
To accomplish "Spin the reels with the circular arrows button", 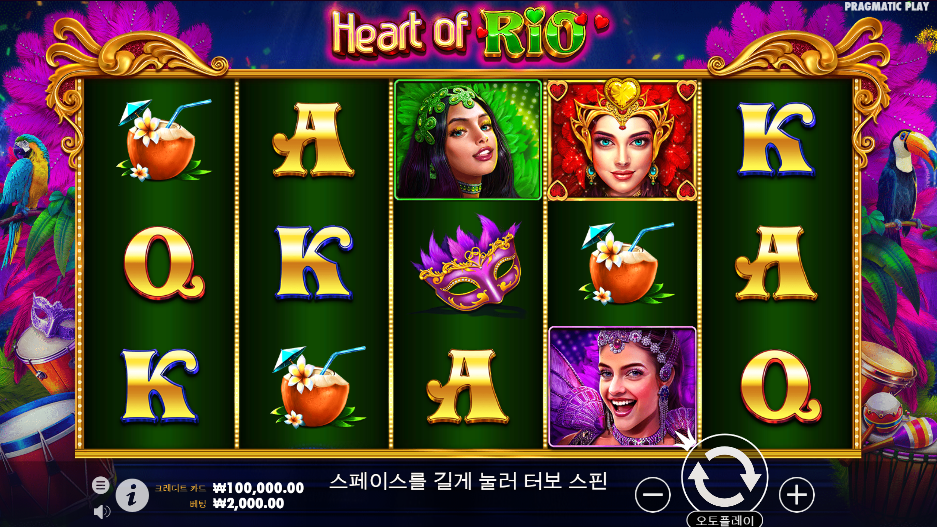I will [724, 479].
